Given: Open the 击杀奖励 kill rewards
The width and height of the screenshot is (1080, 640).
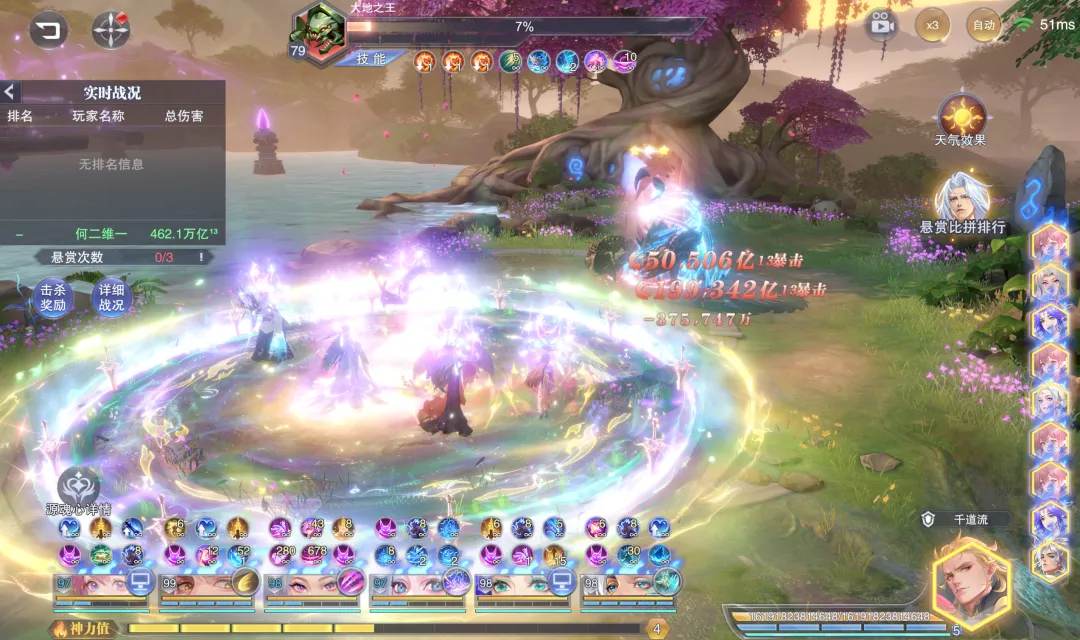Looking at the screenshot, I should (52, 298).
